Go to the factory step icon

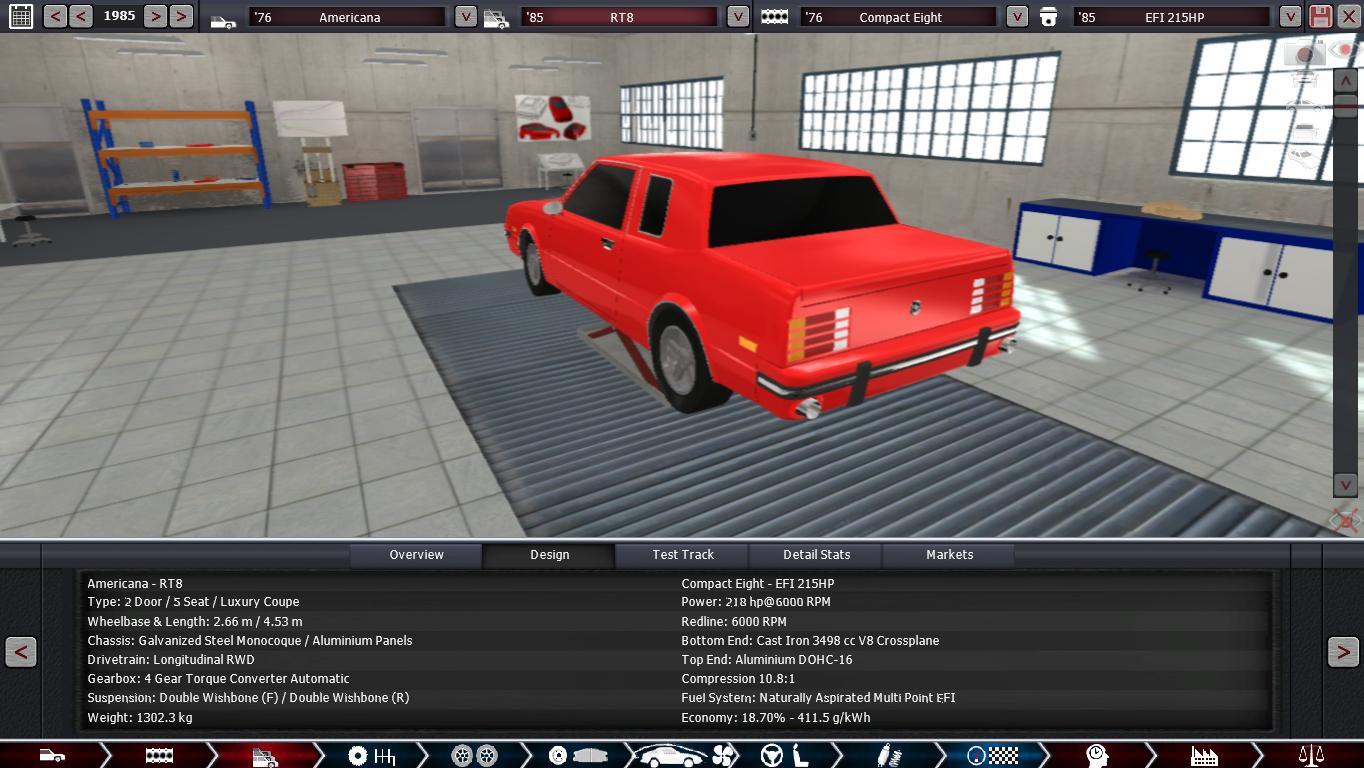point(1203,755)
